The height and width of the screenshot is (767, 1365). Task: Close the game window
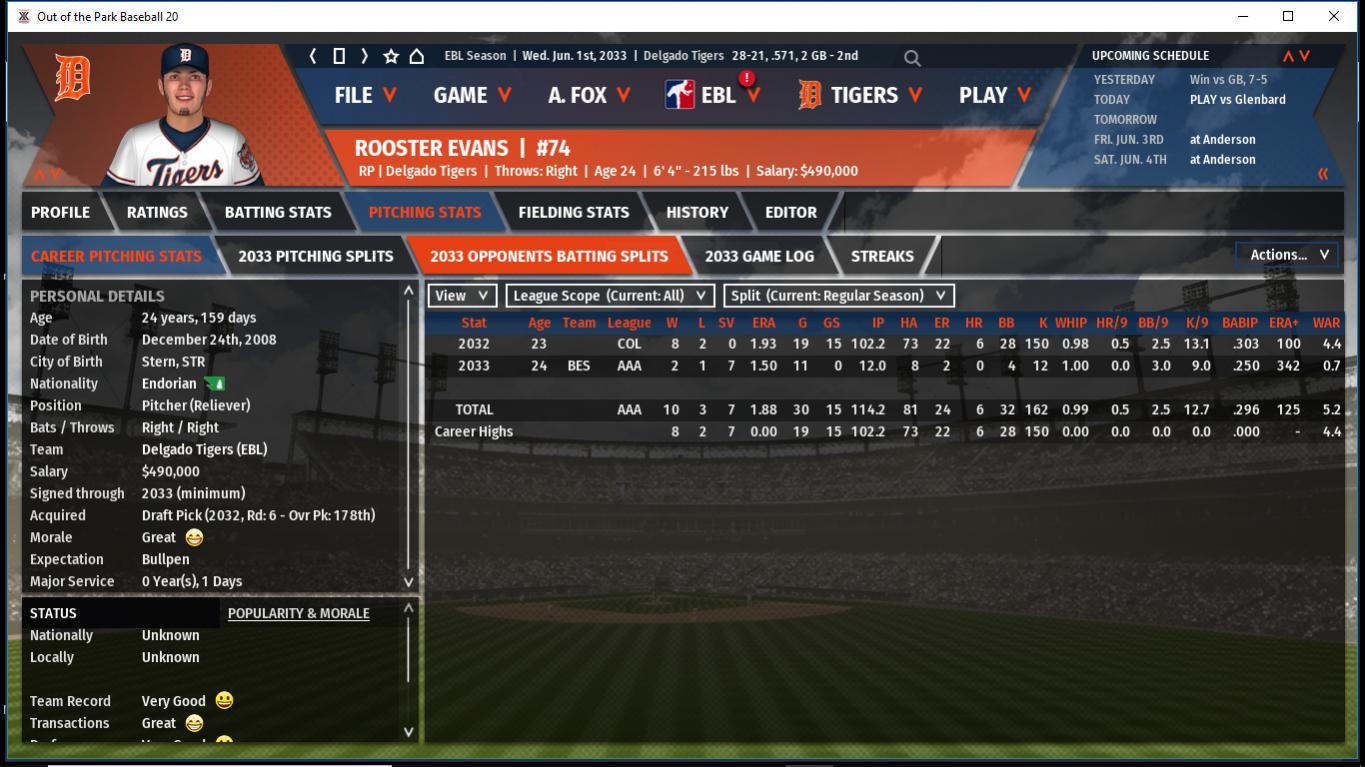(x=1334, y=16)
